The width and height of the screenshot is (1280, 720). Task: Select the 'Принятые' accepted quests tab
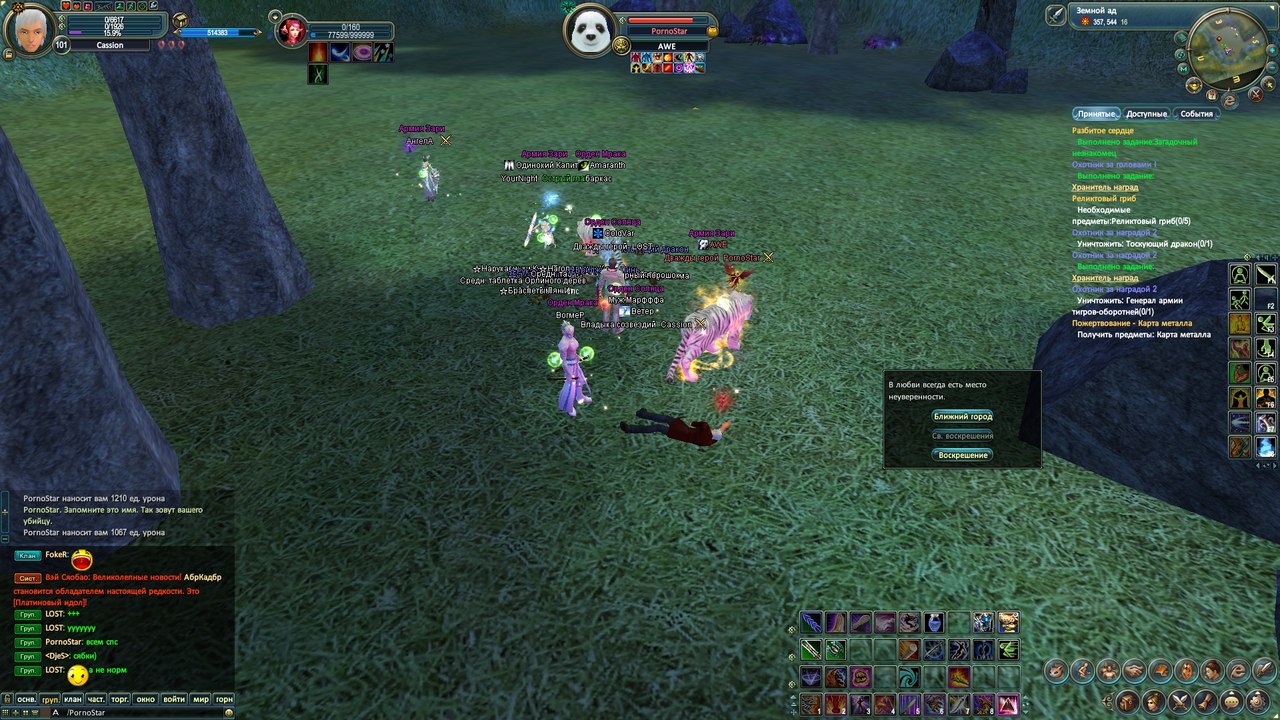[x=1095, y=114]
